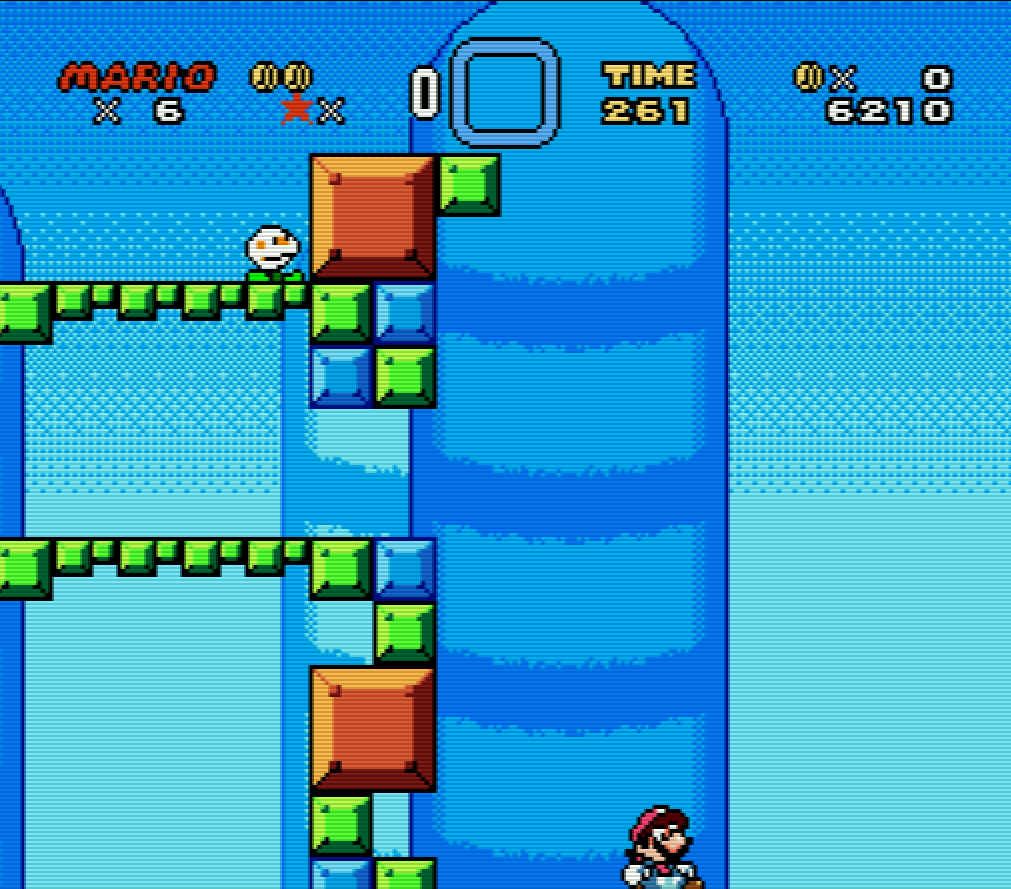Select the red bonus star icon
Viewport: 1011px width, 889px height.
click(x=296, y=108)
